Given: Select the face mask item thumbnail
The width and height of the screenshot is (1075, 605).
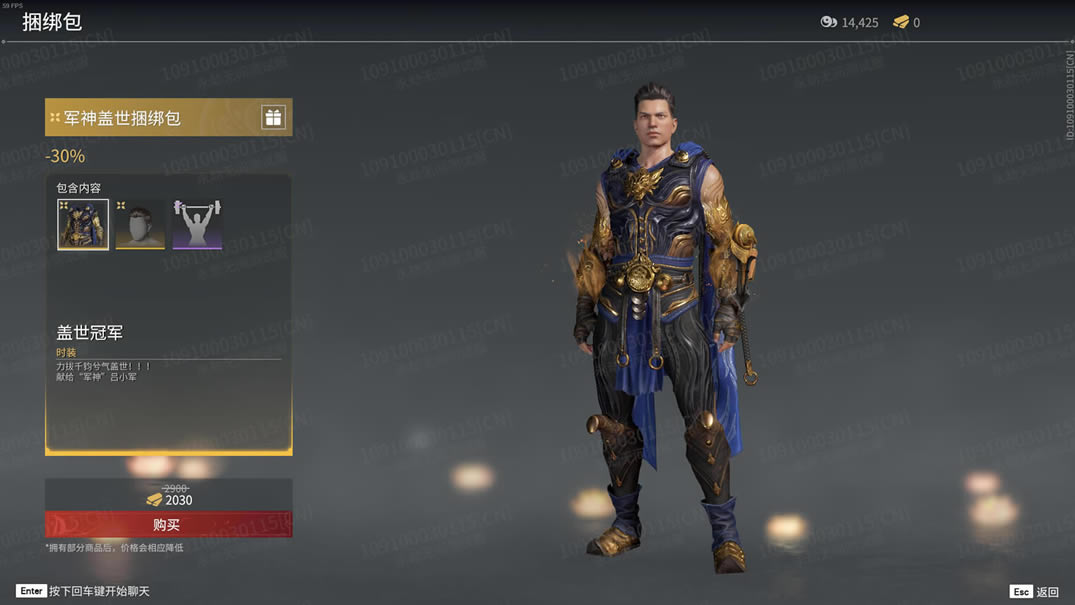Looking at the screenshot, I should tap(140, 224).
